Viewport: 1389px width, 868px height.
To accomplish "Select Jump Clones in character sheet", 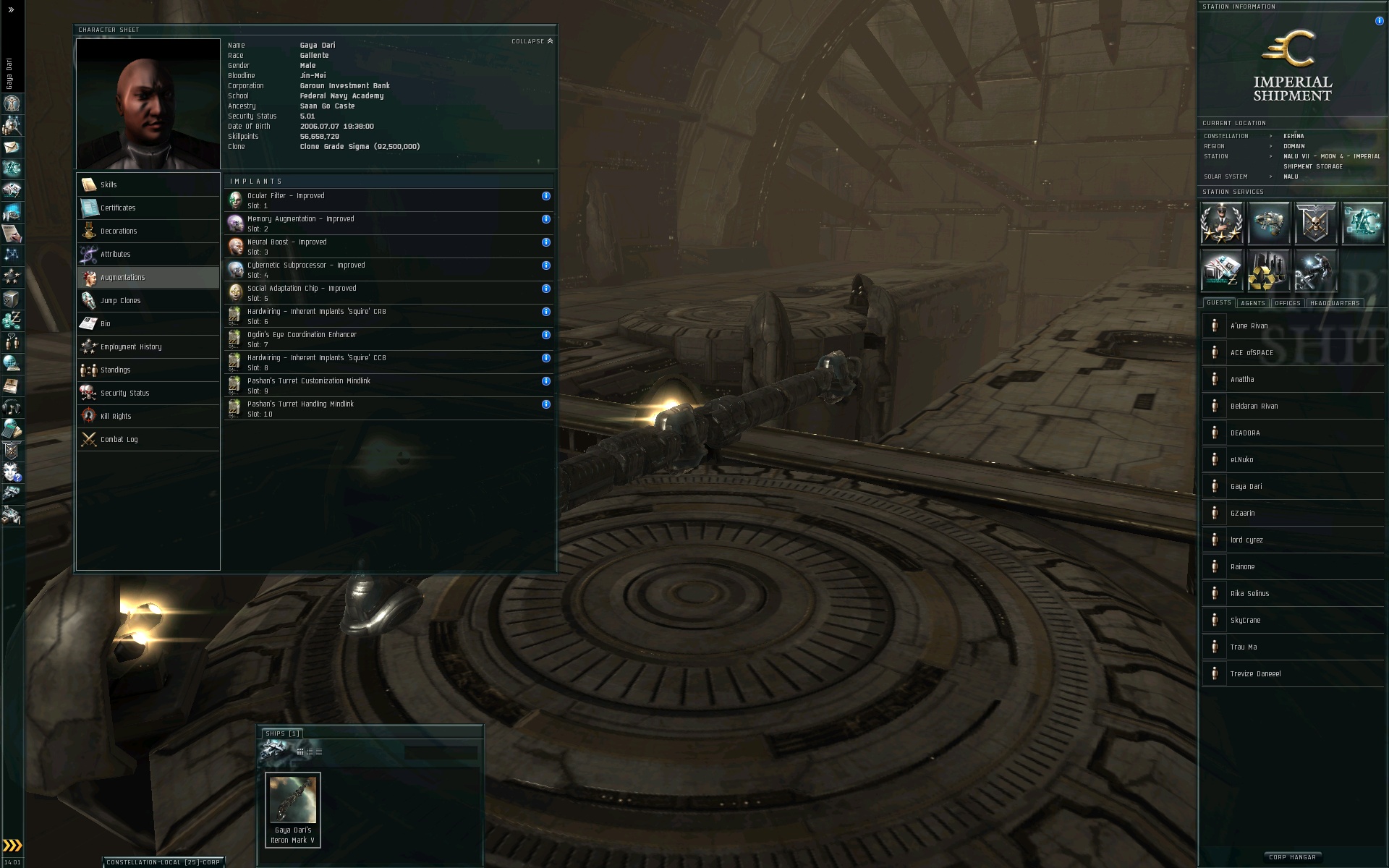I will [120, 300].
